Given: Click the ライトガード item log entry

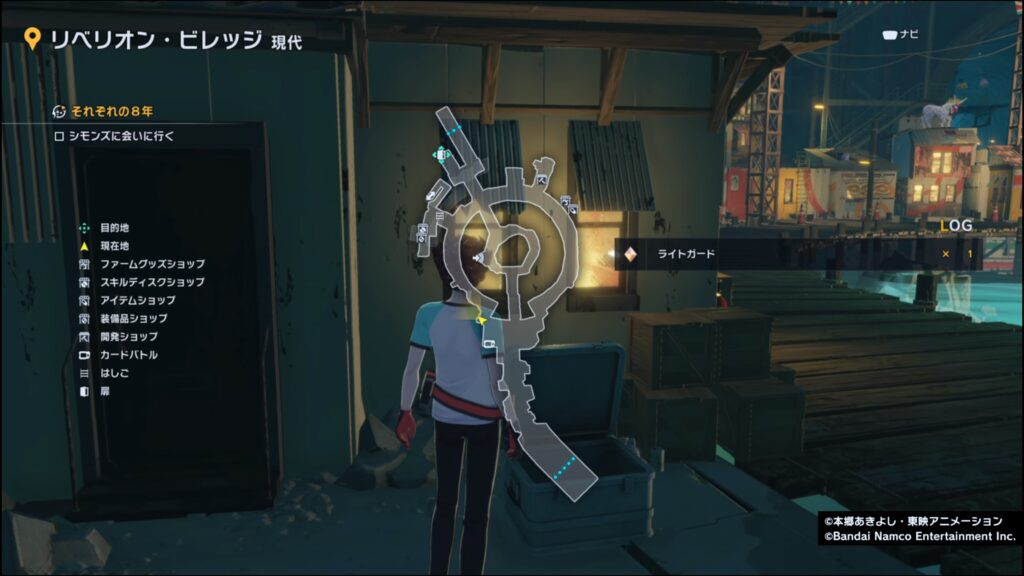Looking at the screenshot, I should (x=685, y=254).
